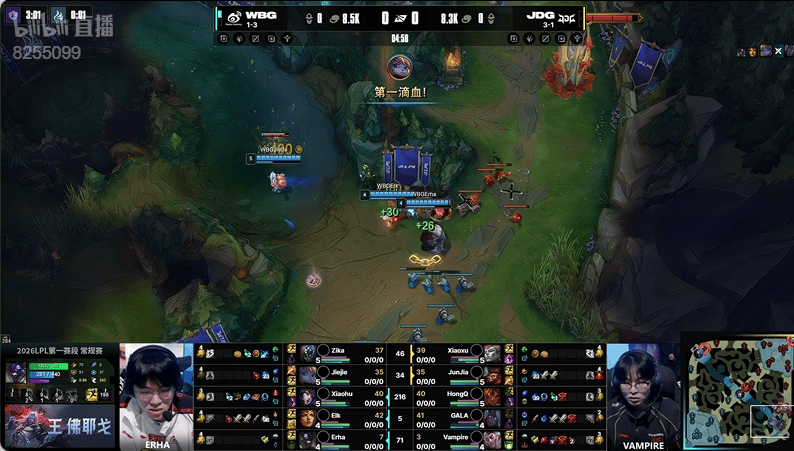Choose JunJia's champion portrait
The height and width of the screenshot is (451, 794).
pos(491,375)
